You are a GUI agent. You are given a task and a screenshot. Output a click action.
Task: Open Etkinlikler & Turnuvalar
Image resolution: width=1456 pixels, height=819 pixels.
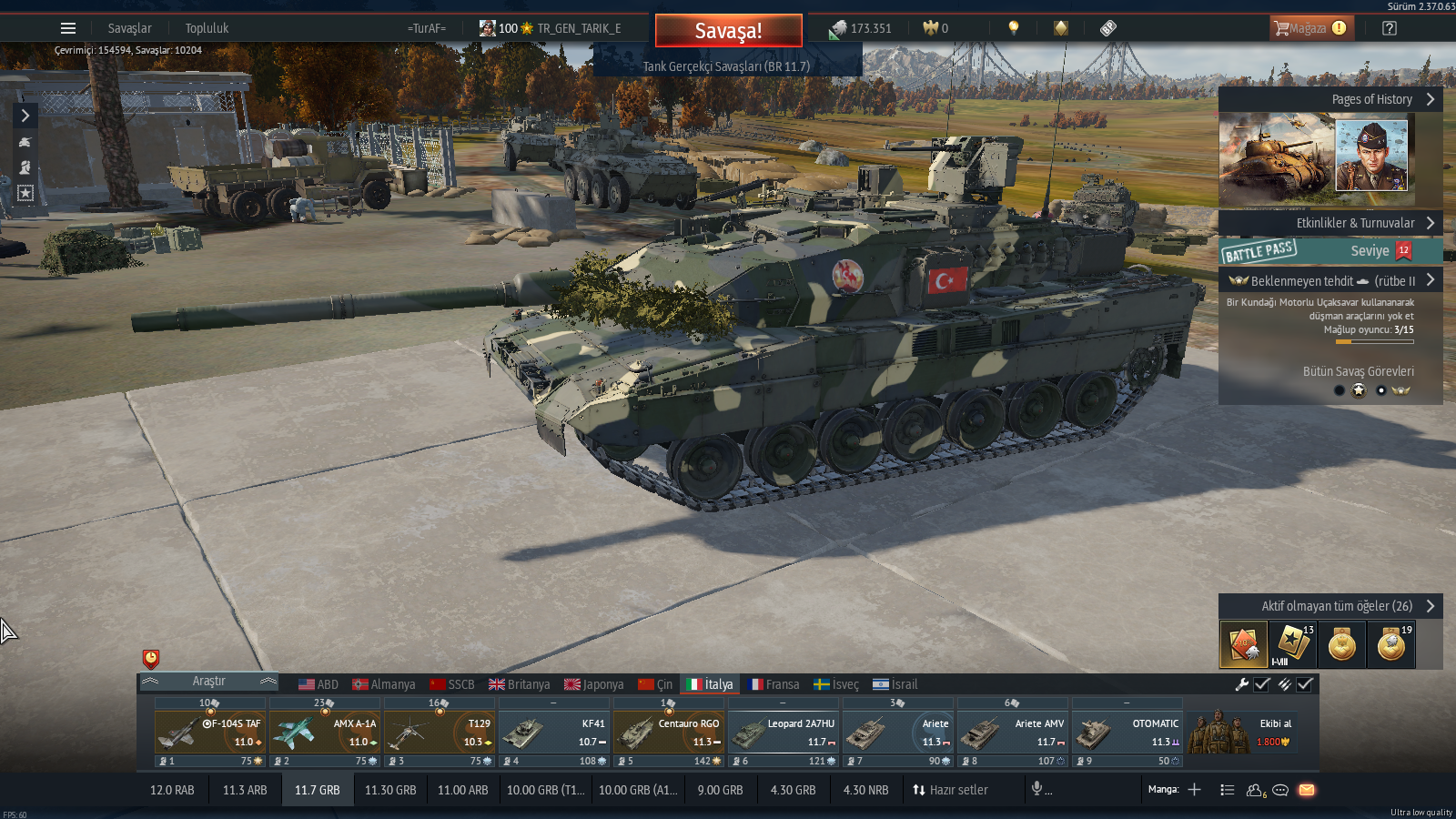[x=1330, y=223]
